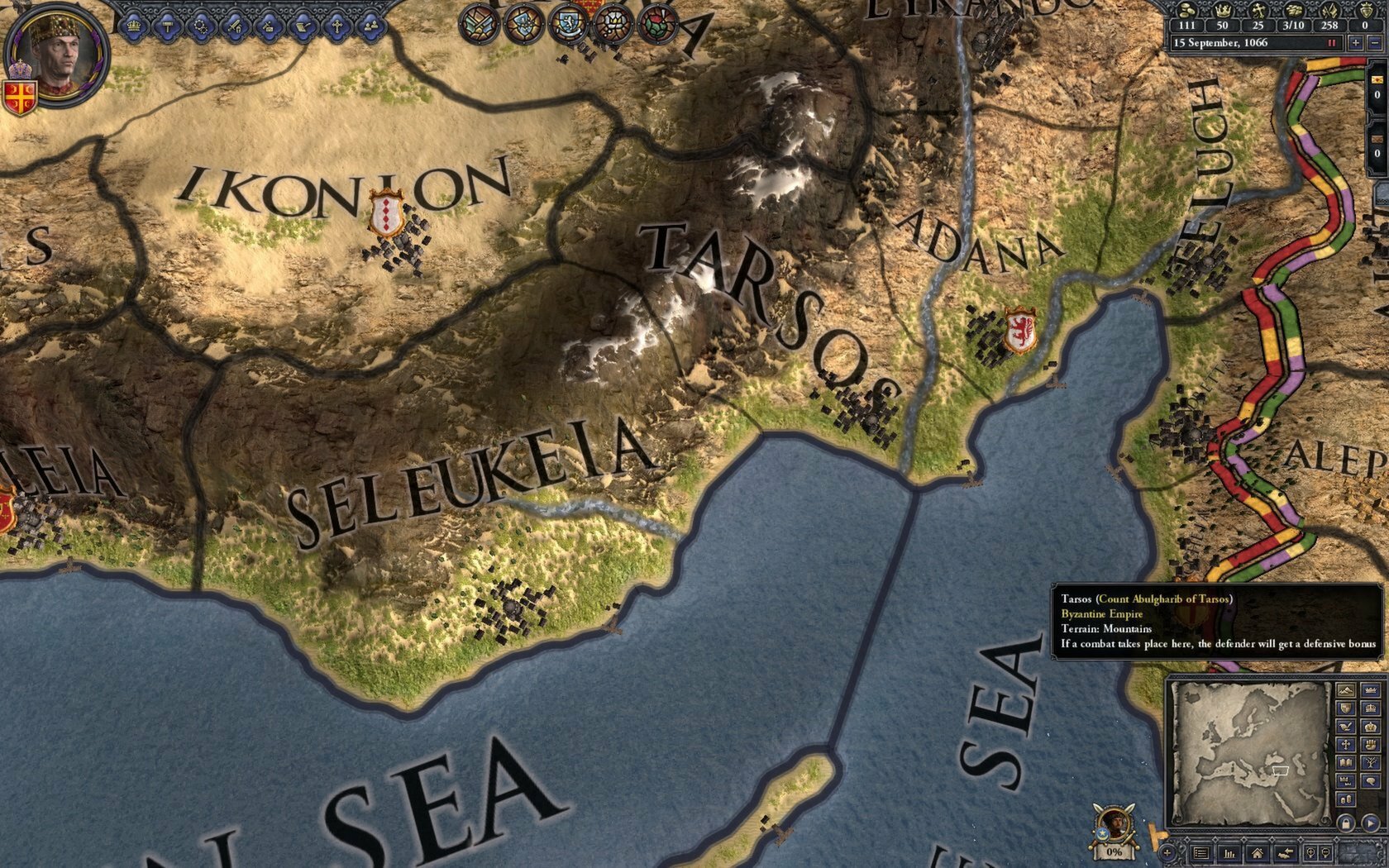The width and height of the screenshot is (1389, 868).
Task: Select the terrain map mode on the minimap
Action: [x=1345, y=691]
